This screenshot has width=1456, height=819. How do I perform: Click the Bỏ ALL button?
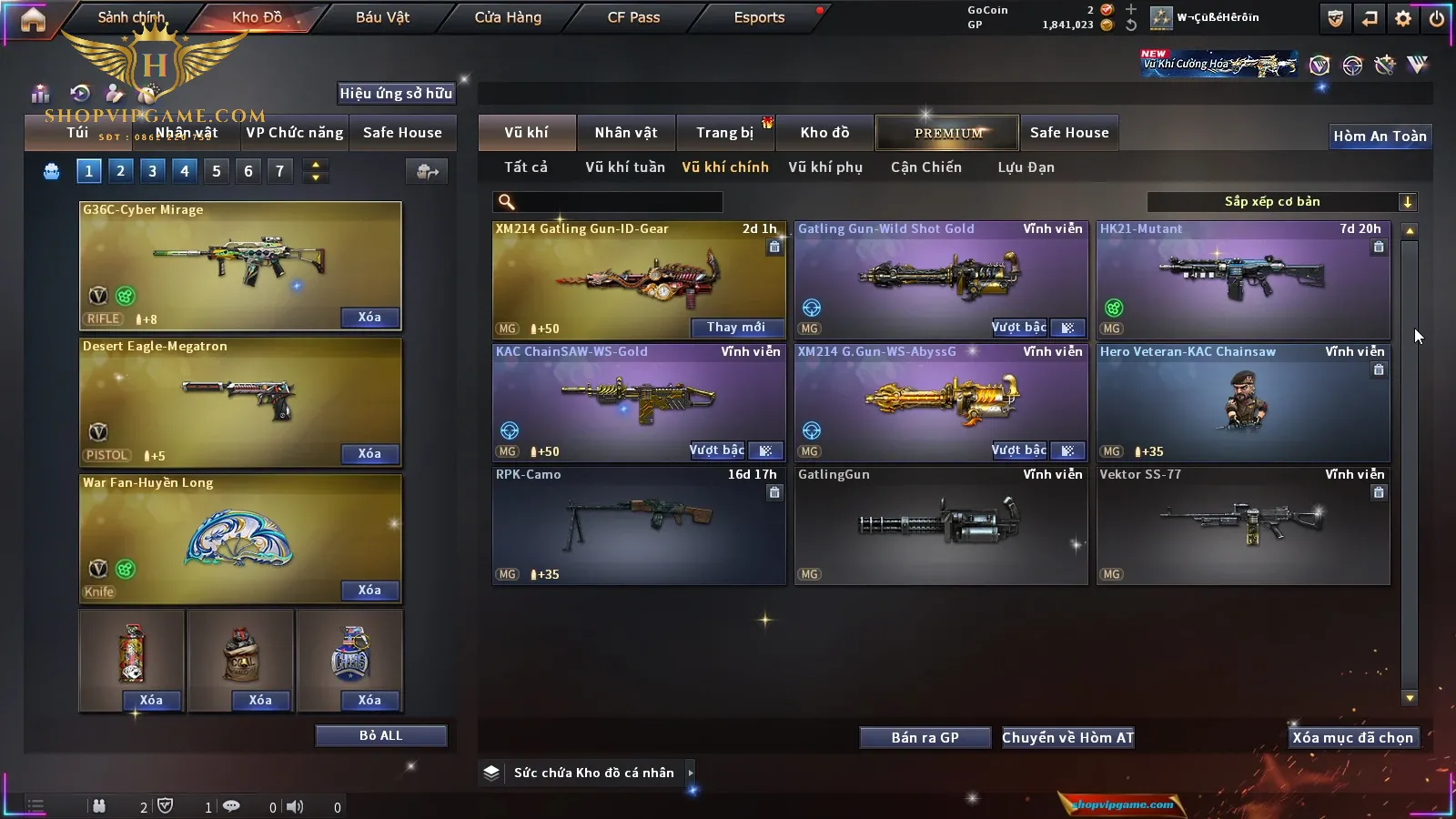point(380,736)
